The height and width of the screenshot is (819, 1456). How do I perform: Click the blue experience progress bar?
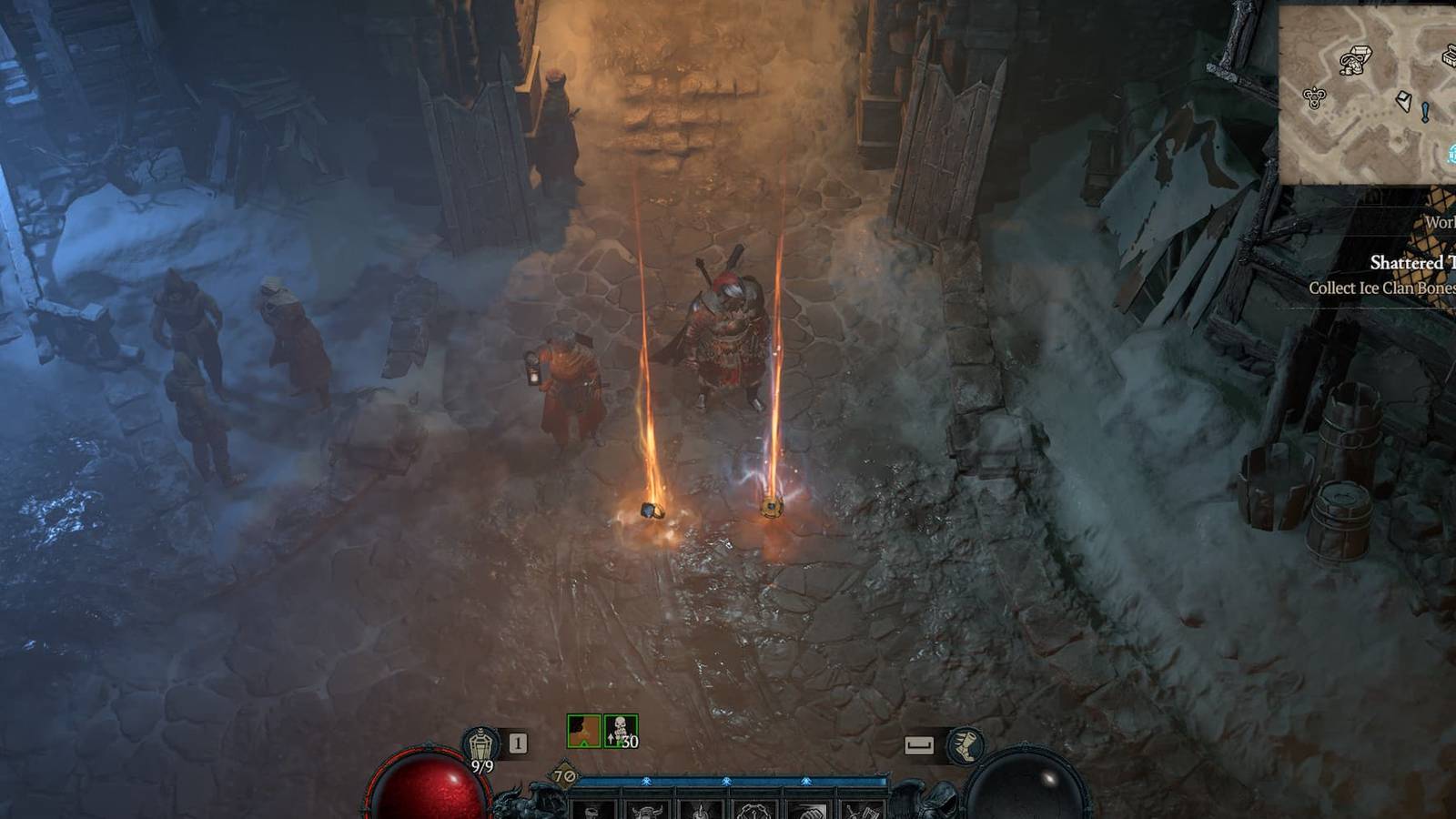[x=728, y=781]
